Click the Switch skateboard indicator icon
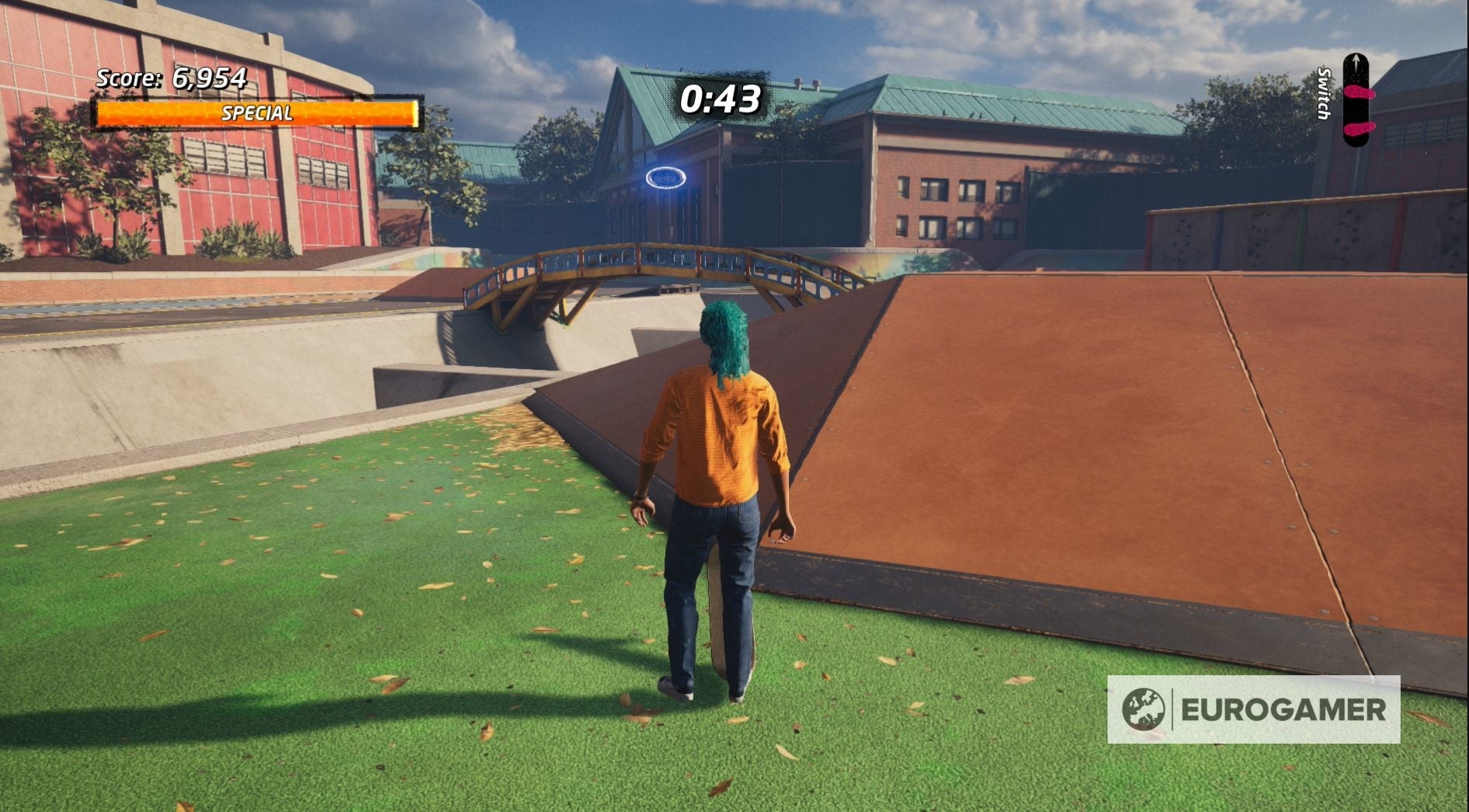Viewport: 1469px width, 812px height. click(1356, 101)
